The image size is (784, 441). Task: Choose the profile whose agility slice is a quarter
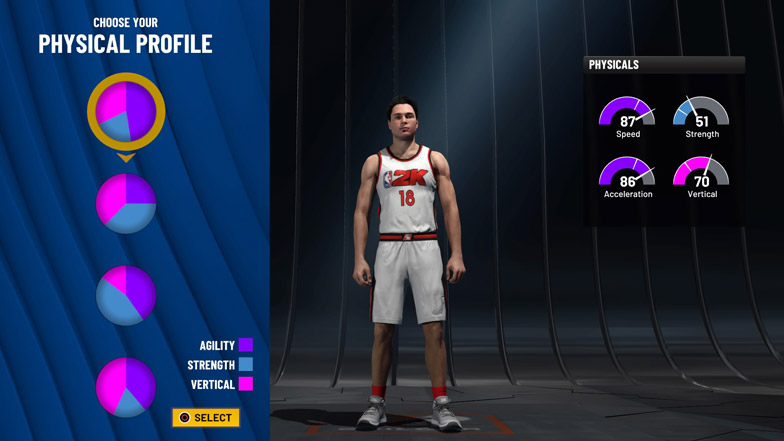coord(126,203)
